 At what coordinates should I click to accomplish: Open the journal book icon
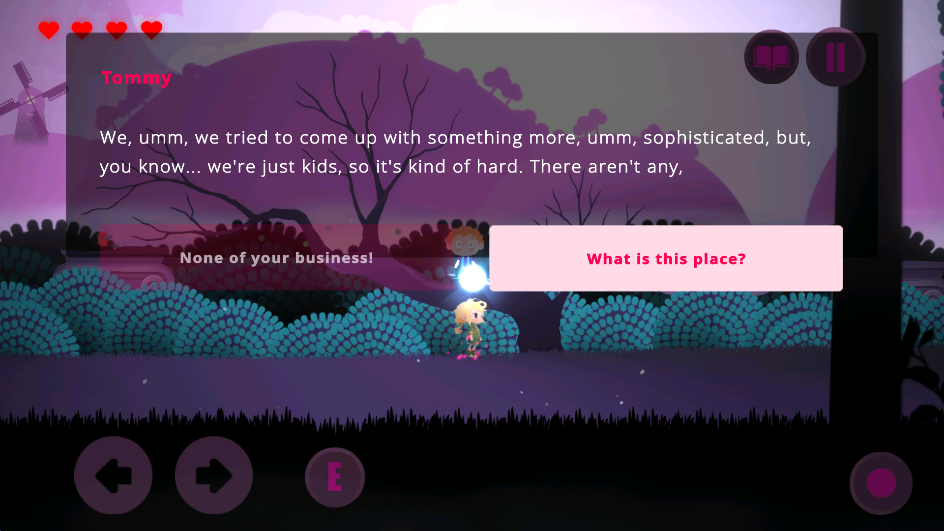point(771,57)
